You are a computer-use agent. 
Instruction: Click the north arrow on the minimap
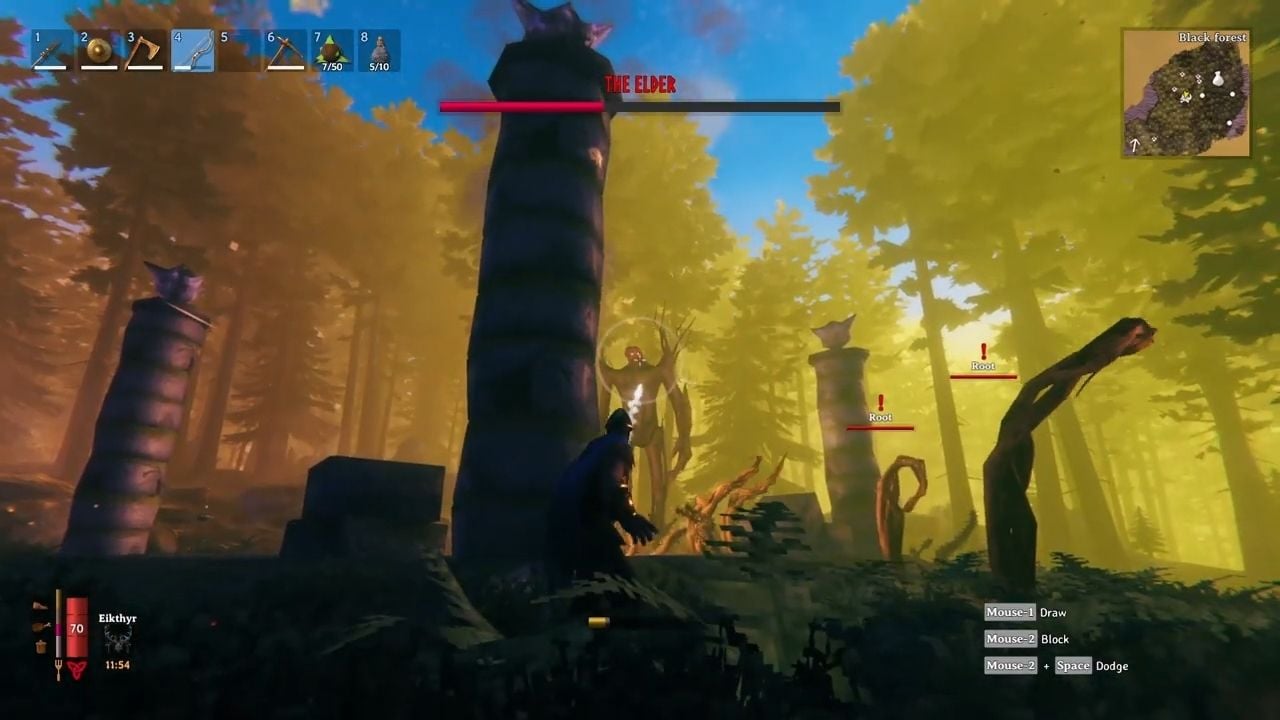1134,144
